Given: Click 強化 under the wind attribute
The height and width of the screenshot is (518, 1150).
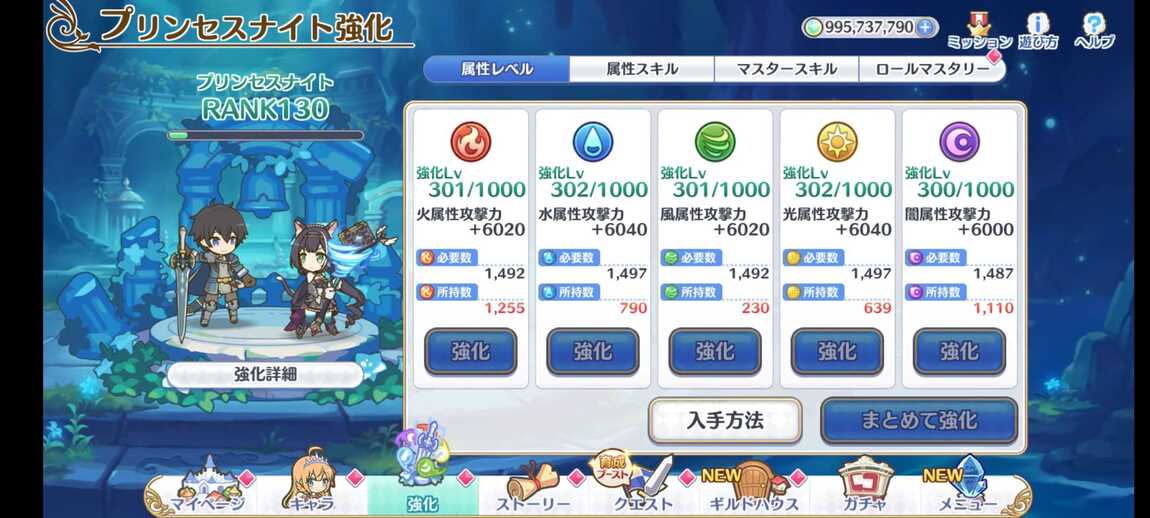Looking at the screenshot, I should point(715,351).
